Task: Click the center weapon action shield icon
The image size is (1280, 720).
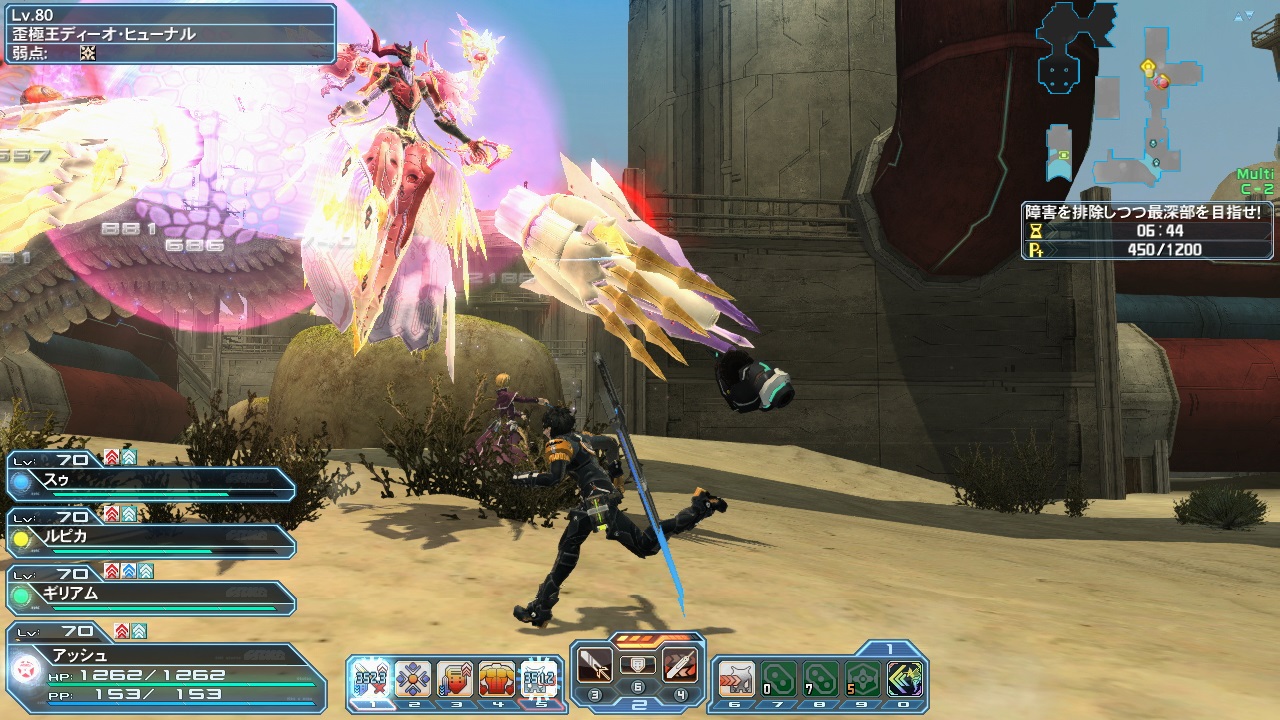Action: coord(638,663)
